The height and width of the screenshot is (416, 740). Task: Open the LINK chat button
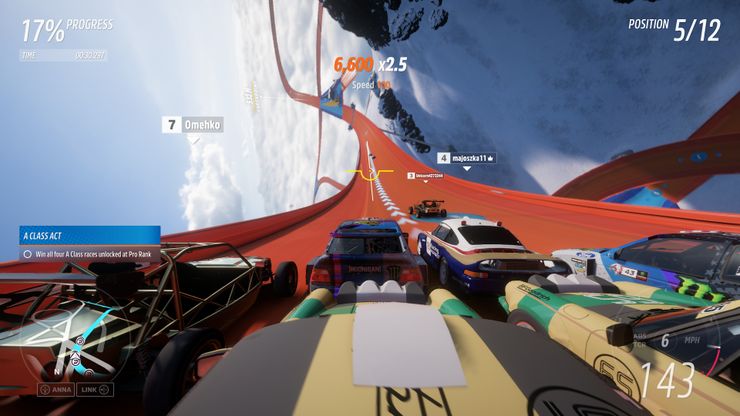(x=97, y=389)
